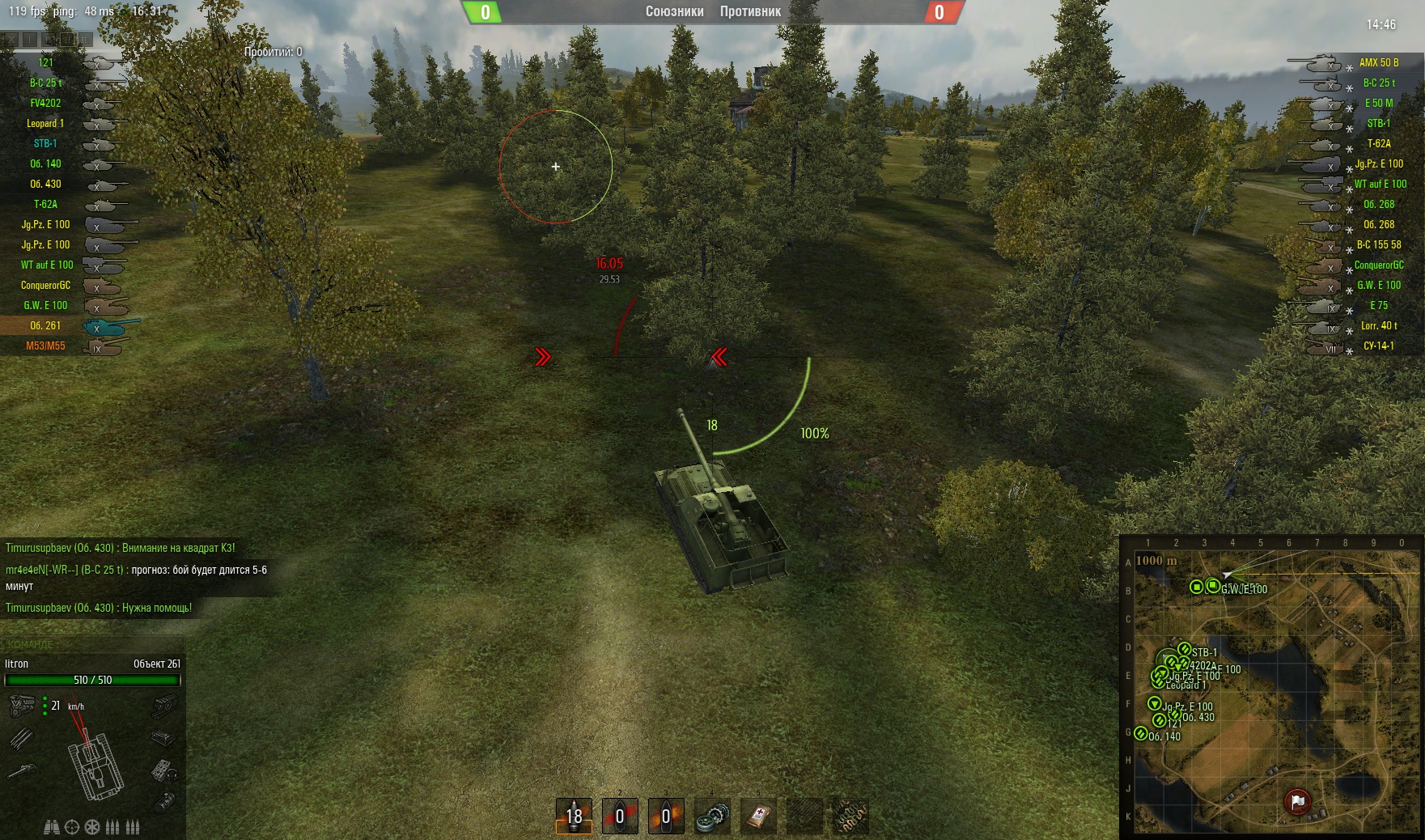Select enemy AMX 50 B in list
The height and width of the screenshot is (840, 1425).
pos(1378,62)
